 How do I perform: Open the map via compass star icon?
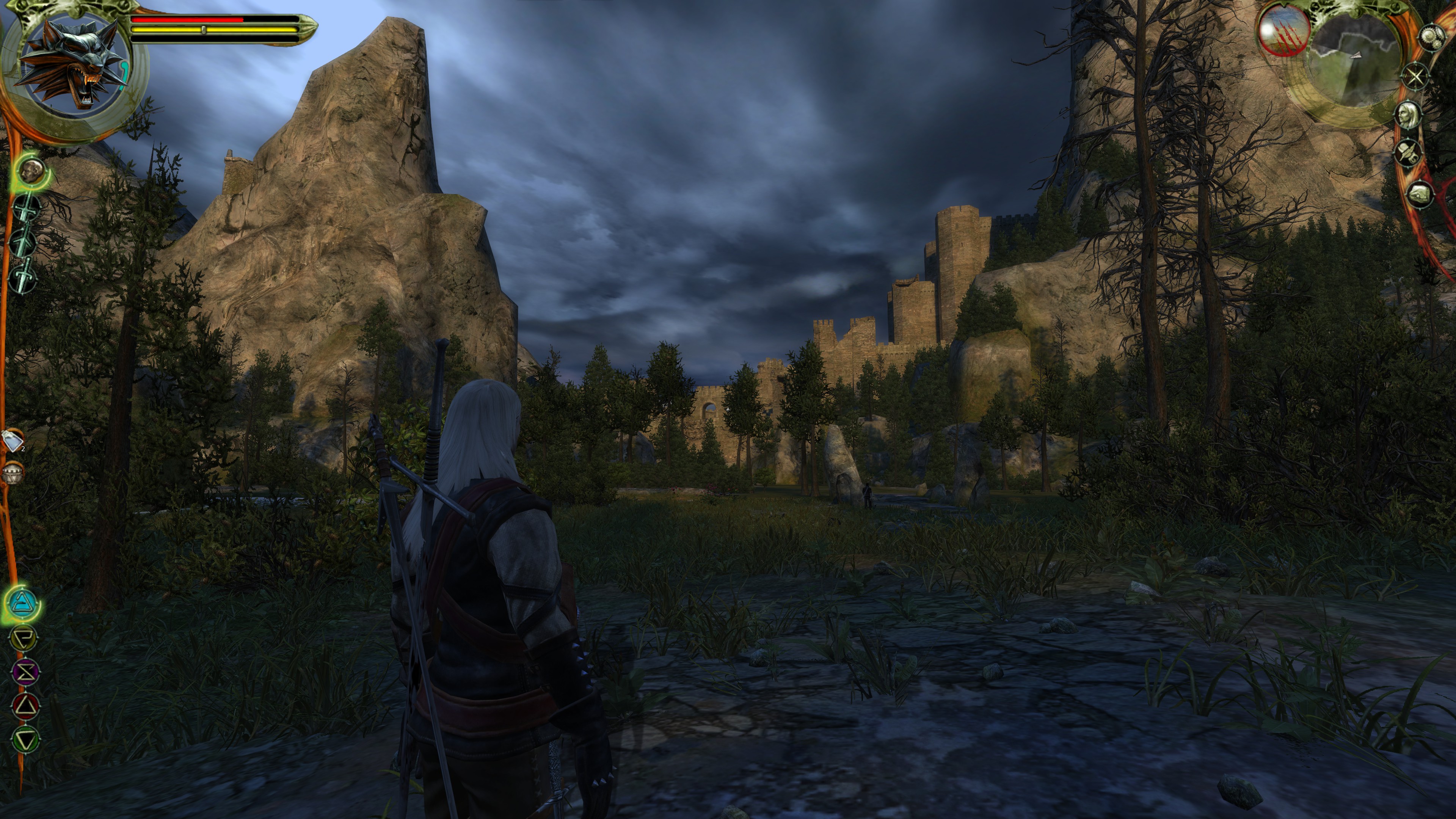[x=1415, y=77]
